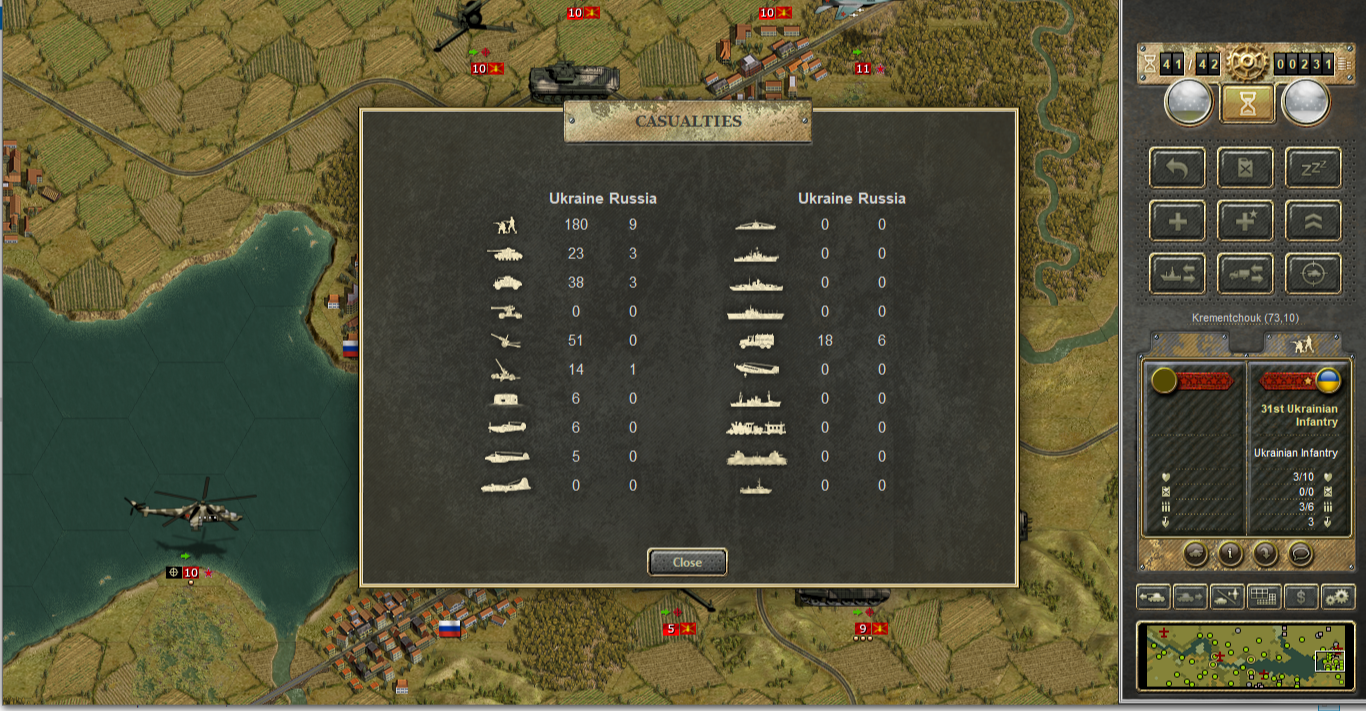The image size is (1366, 711).
Task: Open the dollar sign purchase button
Action: click(1301, 597)
